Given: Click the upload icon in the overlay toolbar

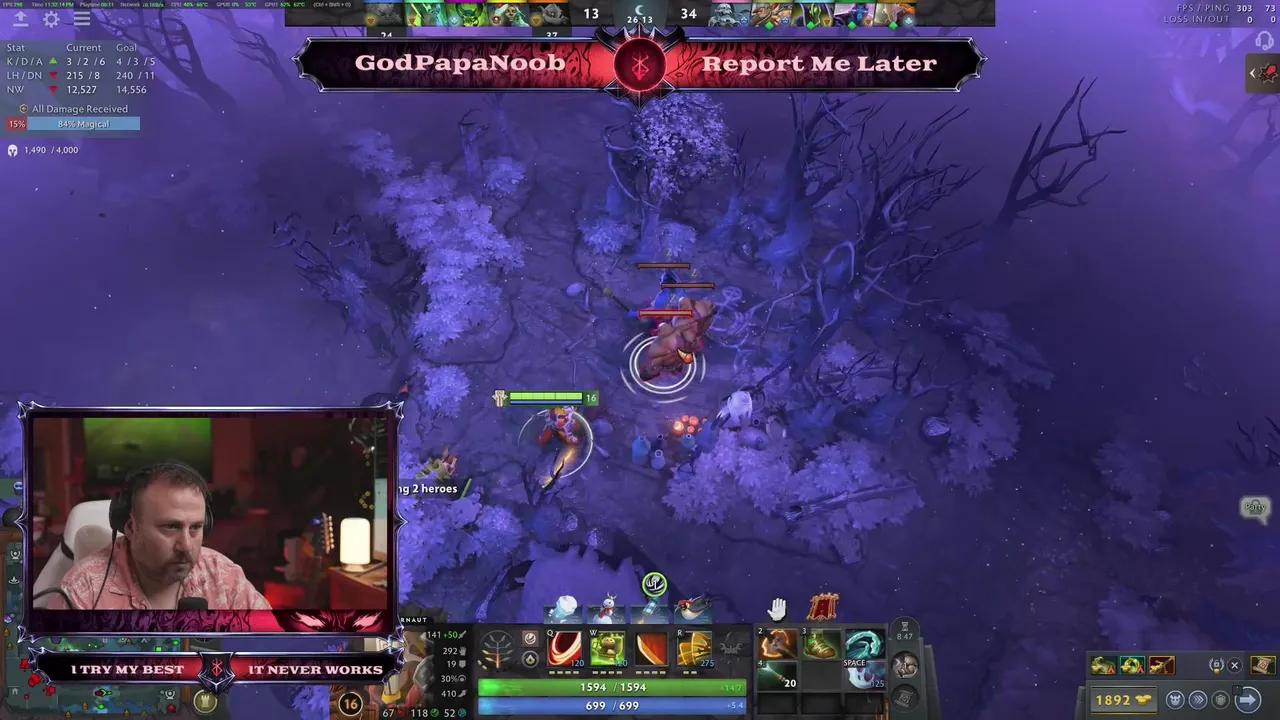Looking at the screenshot, I should point(20,18).
